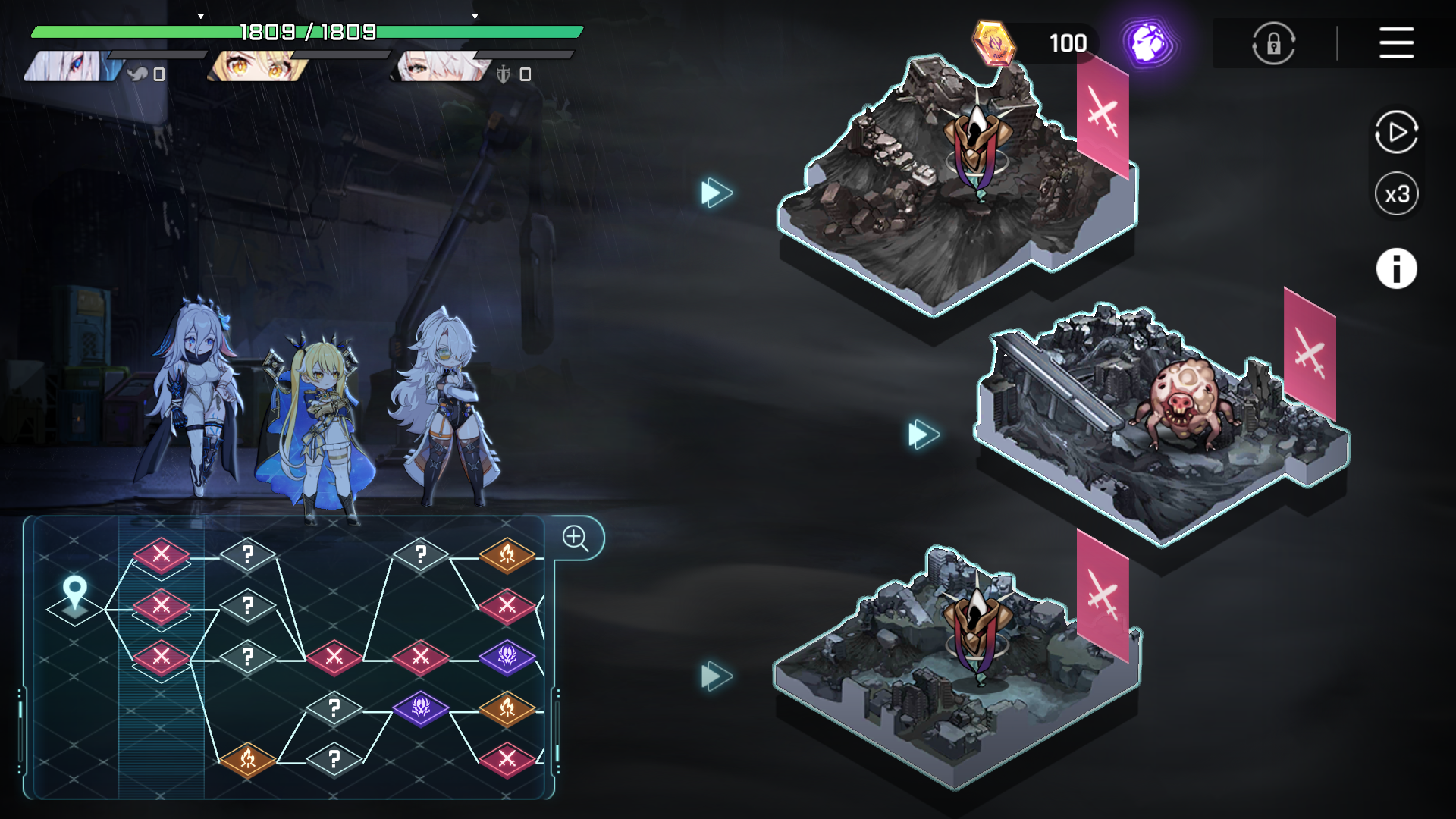Tap the gold crystal currency icon
1456x819 pixels.
pyautogui.click(x=993, y=43)
